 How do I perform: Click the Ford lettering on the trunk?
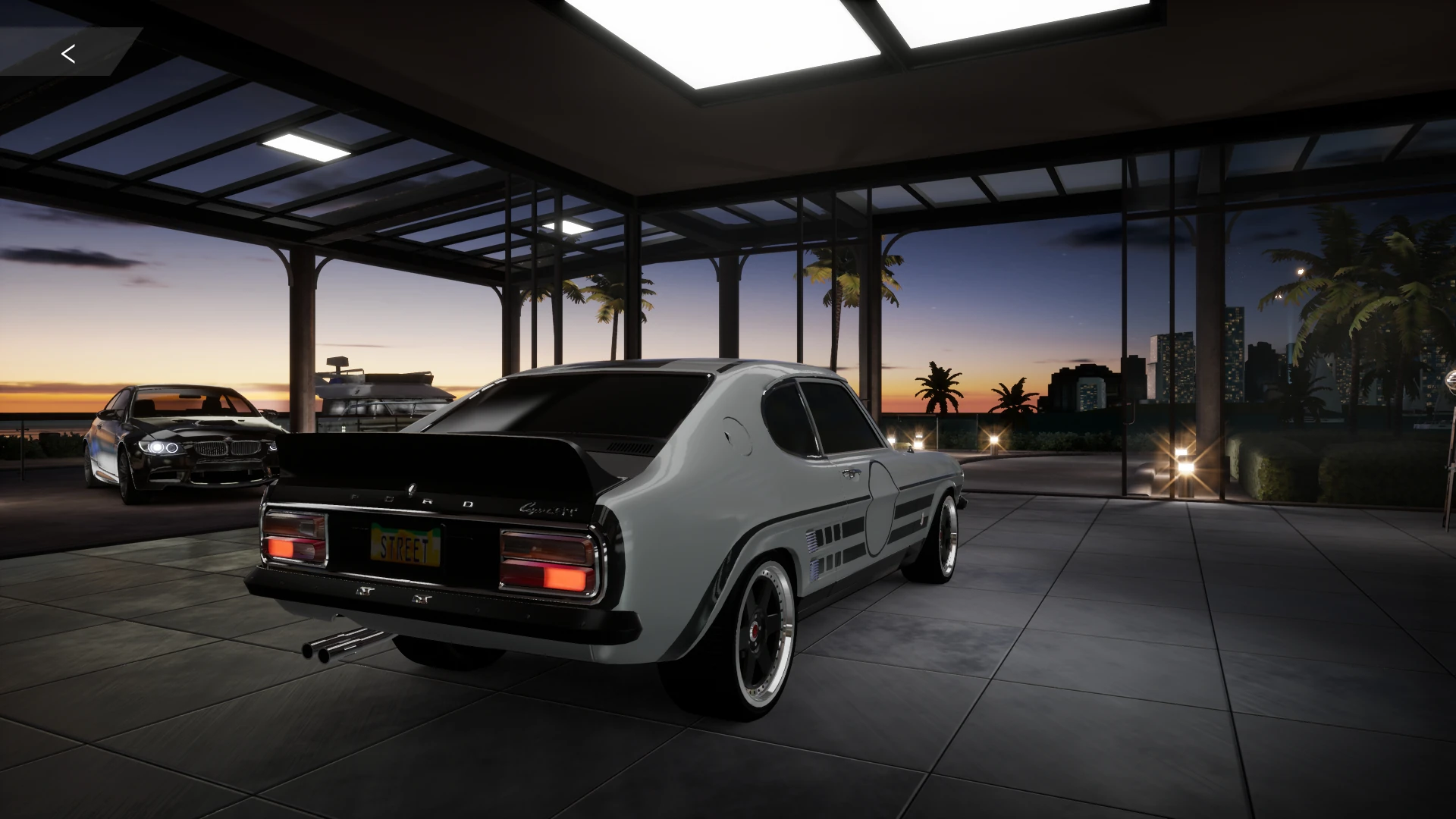coord(409,498)
